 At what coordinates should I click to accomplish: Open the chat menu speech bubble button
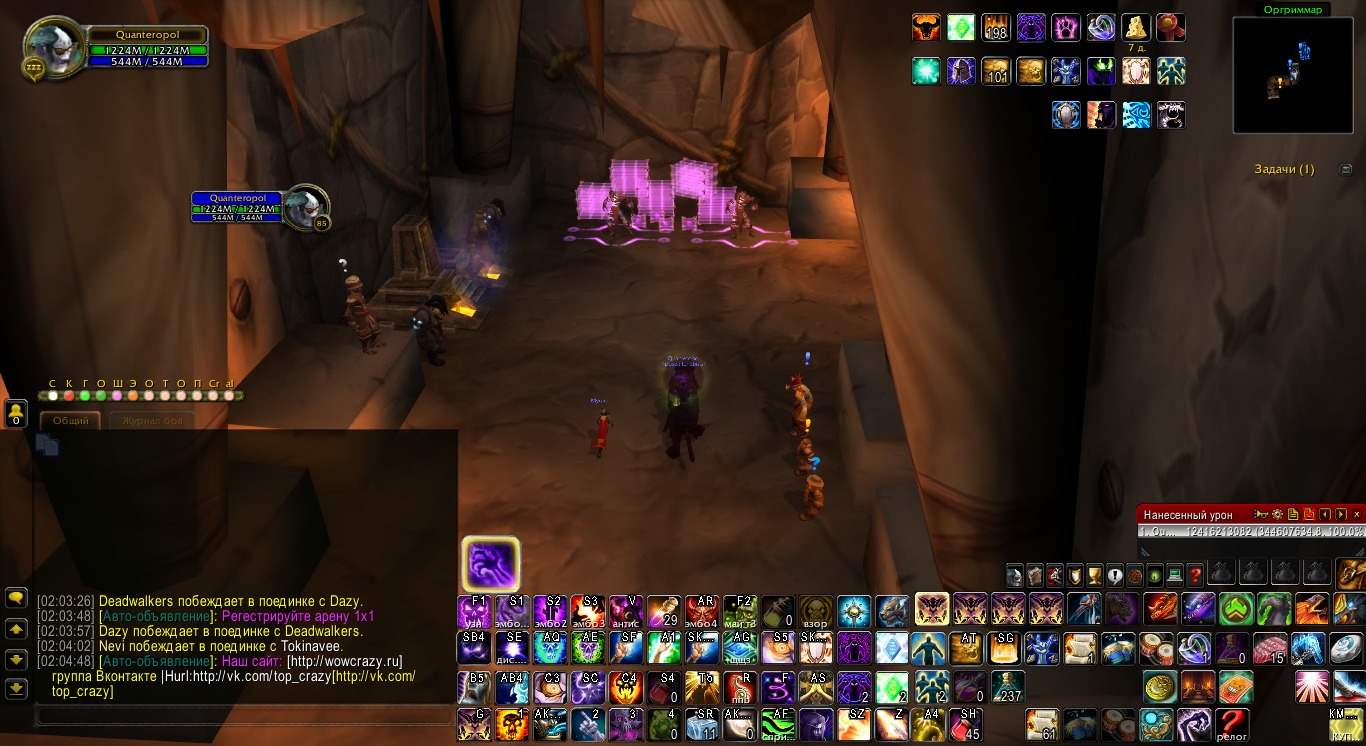(16, 598)
